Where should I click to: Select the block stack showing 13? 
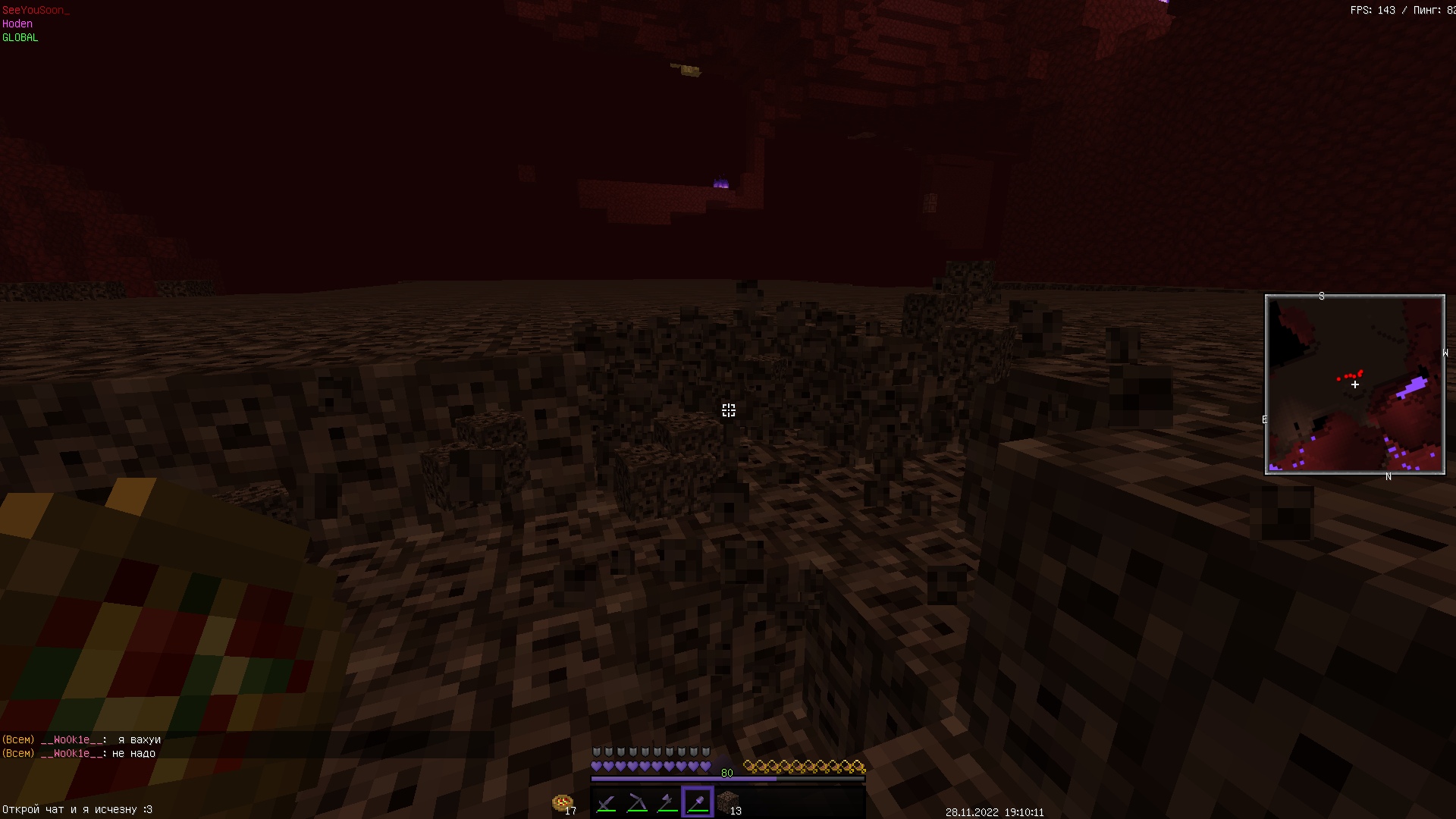click(x=727, y=802)
